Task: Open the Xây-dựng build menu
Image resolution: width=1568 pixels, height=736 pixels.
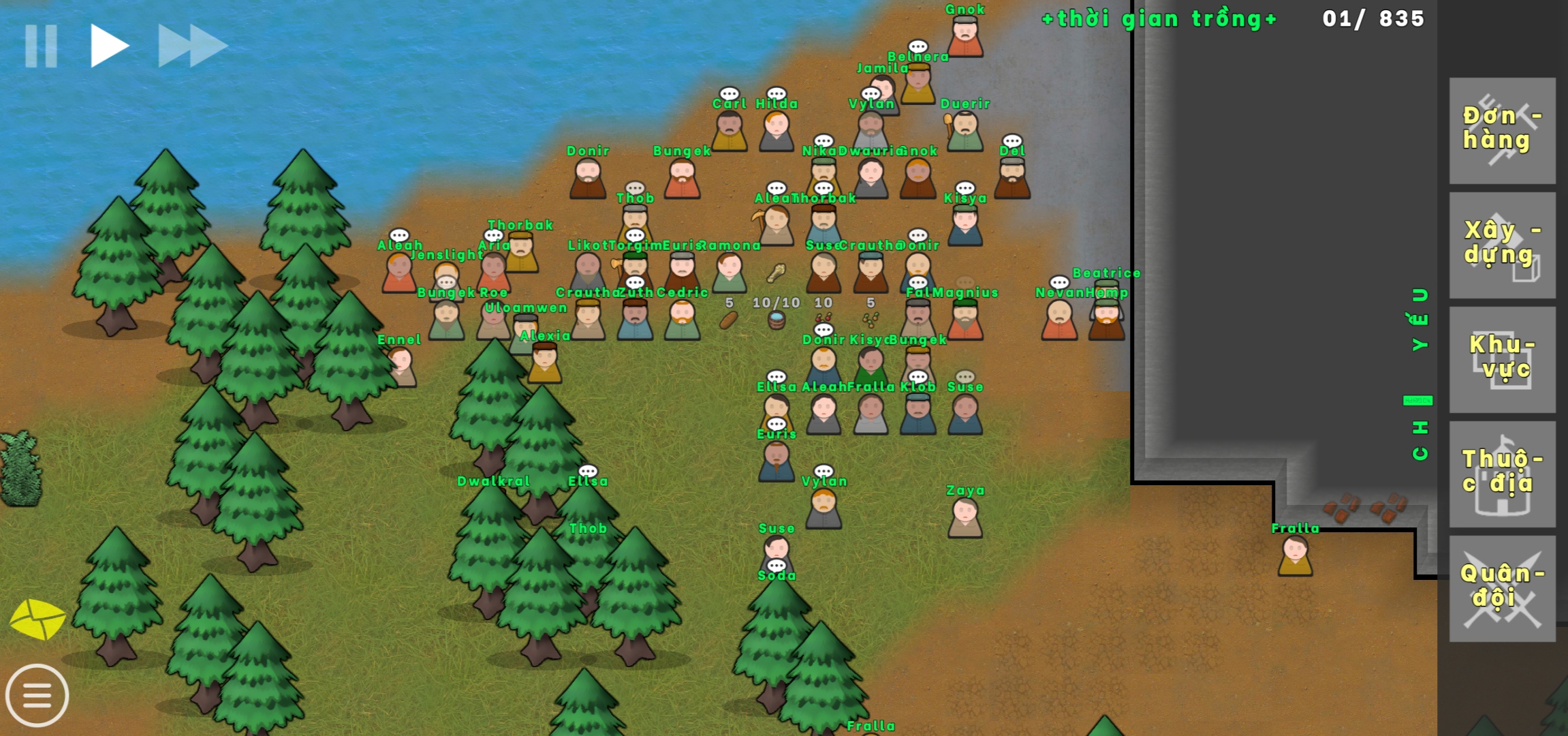Action: (1502, 245)
